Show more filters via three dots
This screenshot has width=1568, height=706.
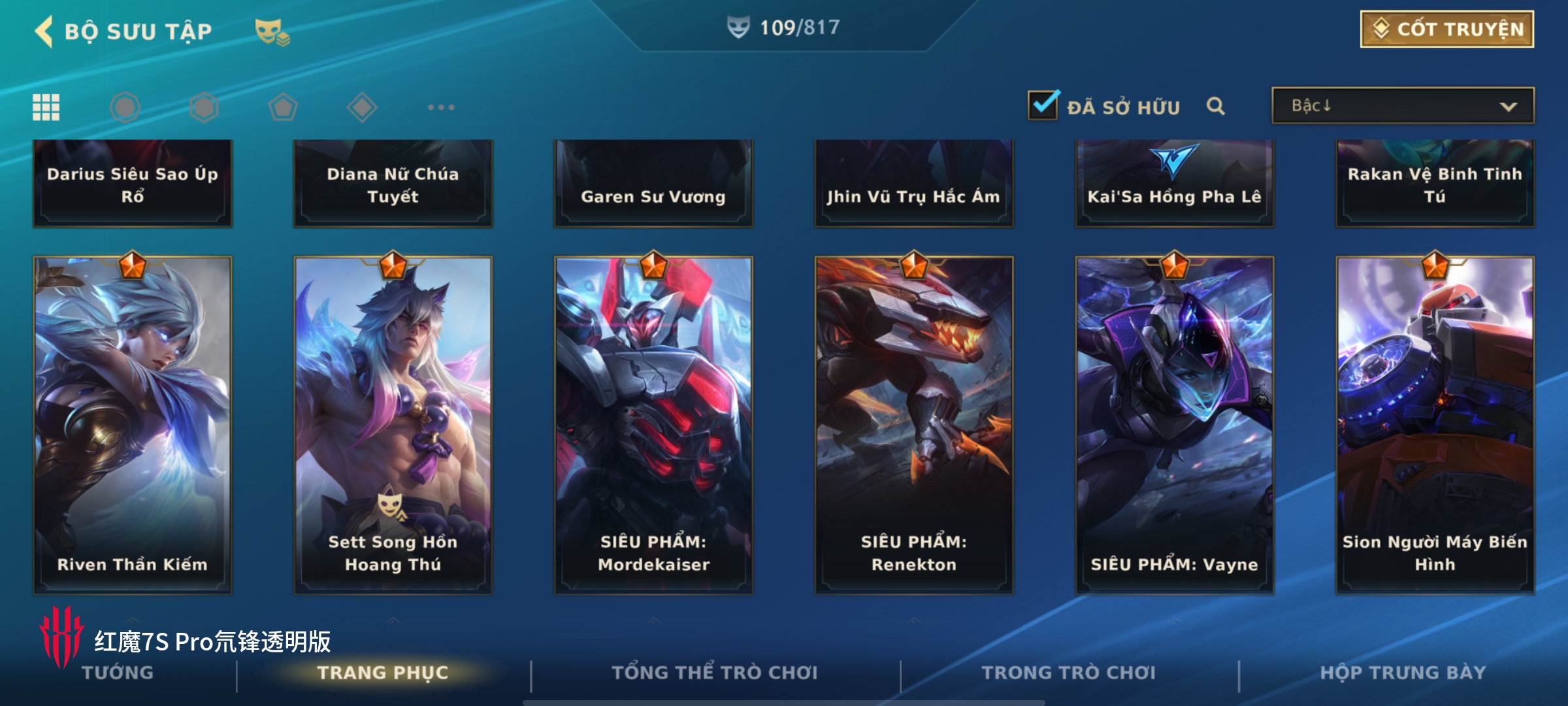click(x=441, y=107)
